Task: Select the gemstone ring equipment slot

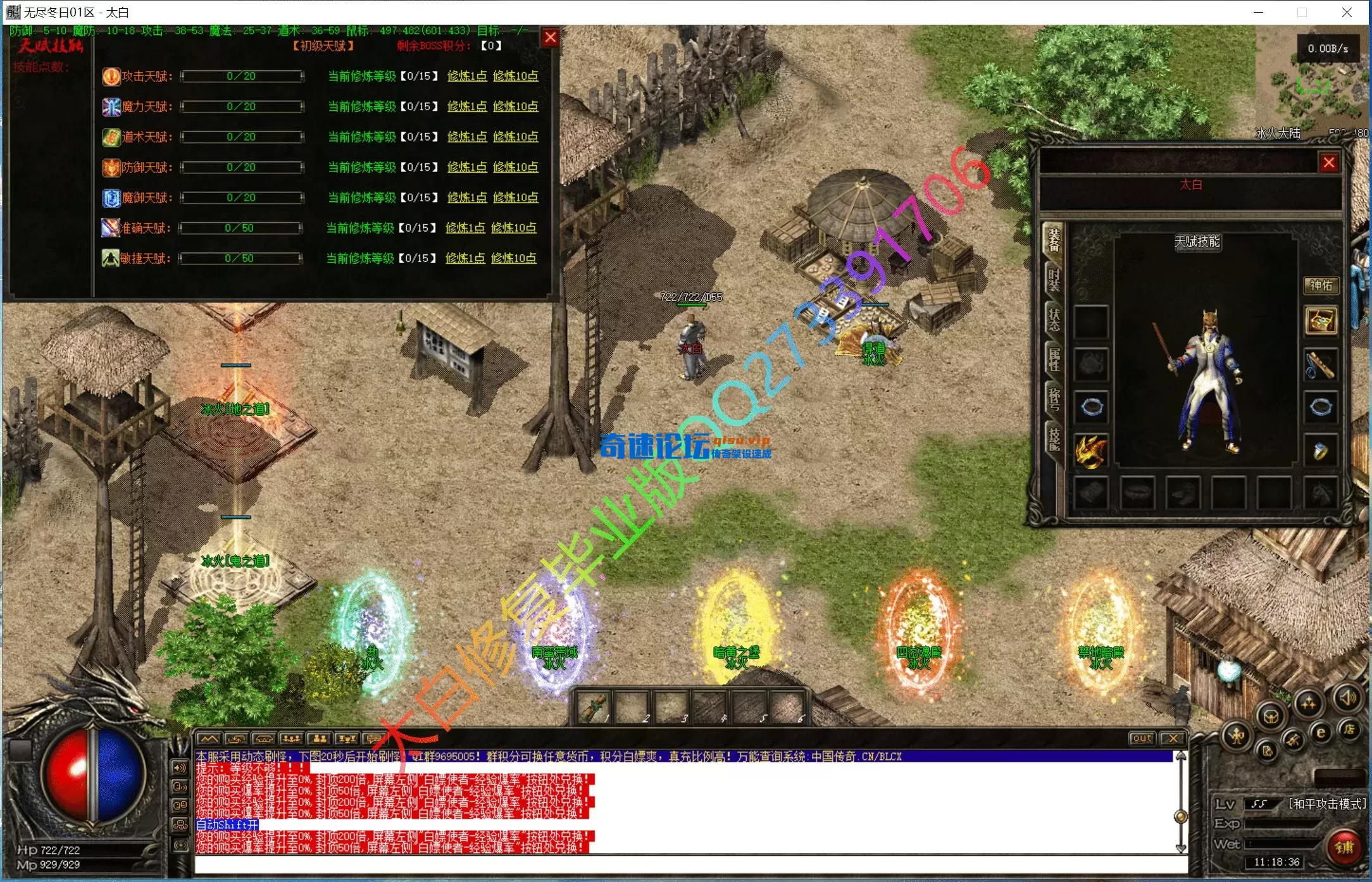Action: coord(1321,452)
